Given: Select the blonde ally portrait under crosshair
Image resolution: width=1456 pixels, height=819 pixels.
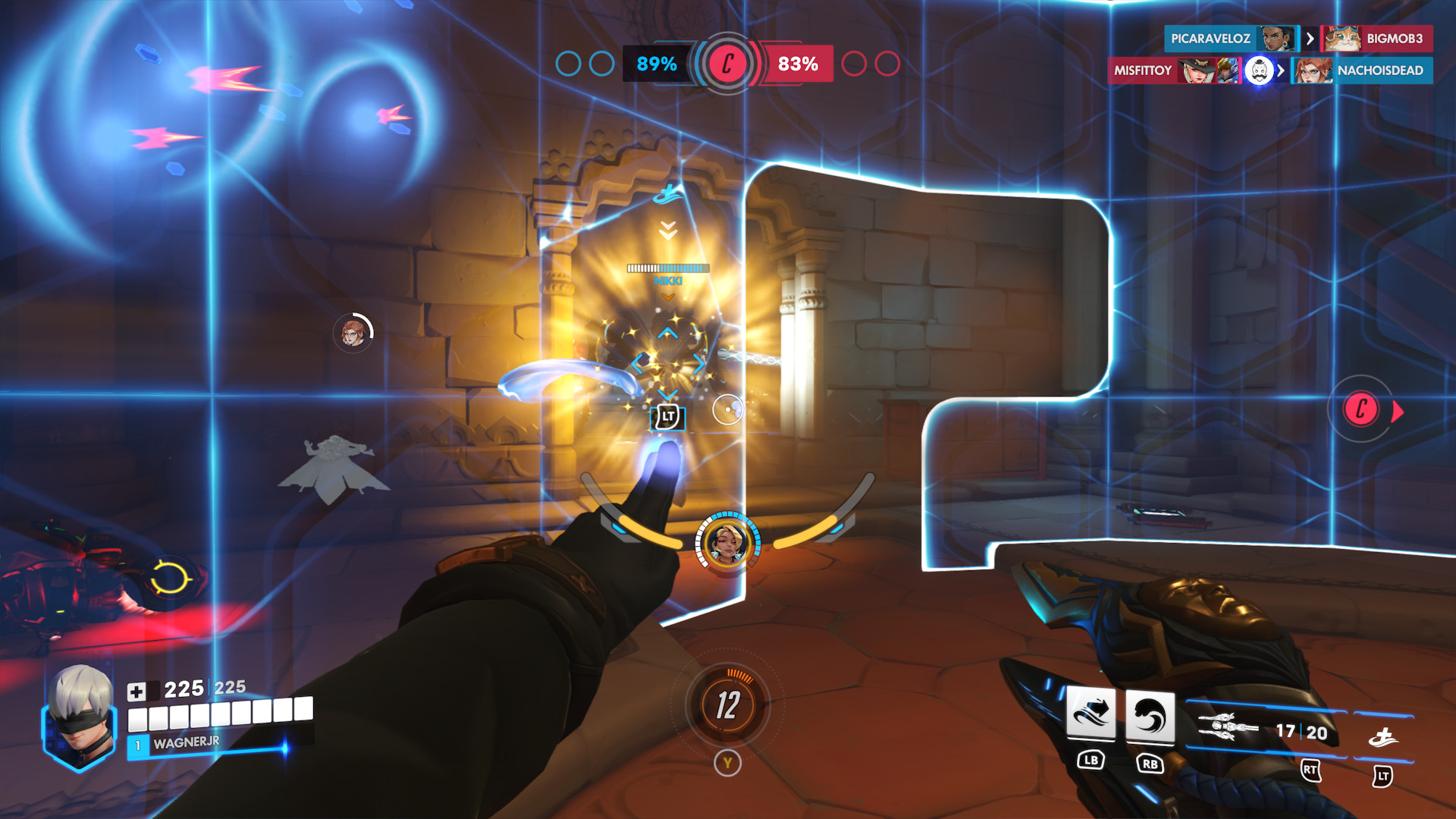Looking at the screenshot, I should (x=727, y=543).
